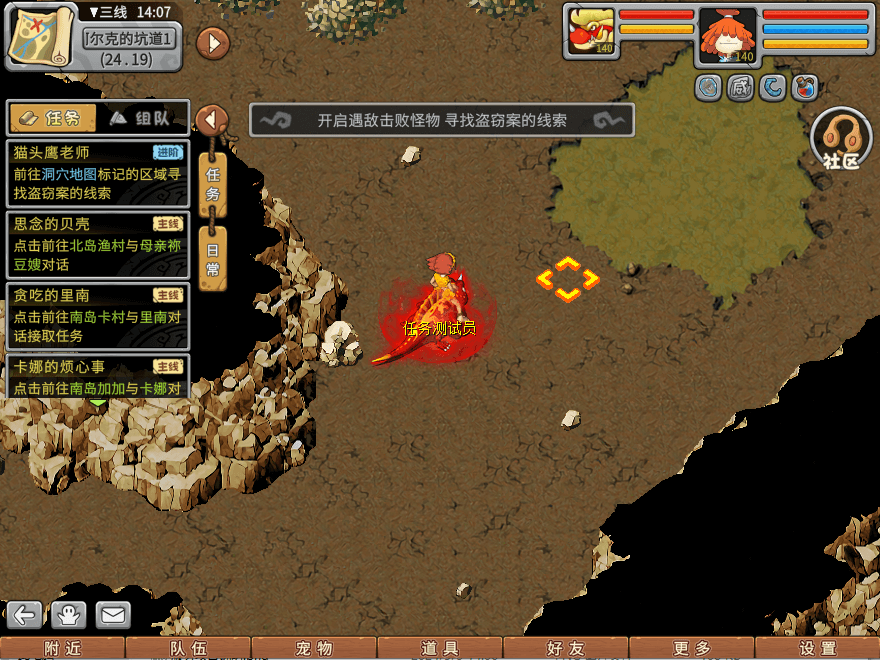Click the blue crescent moon icon
This screenshot has height=660, width=880.
773,88
